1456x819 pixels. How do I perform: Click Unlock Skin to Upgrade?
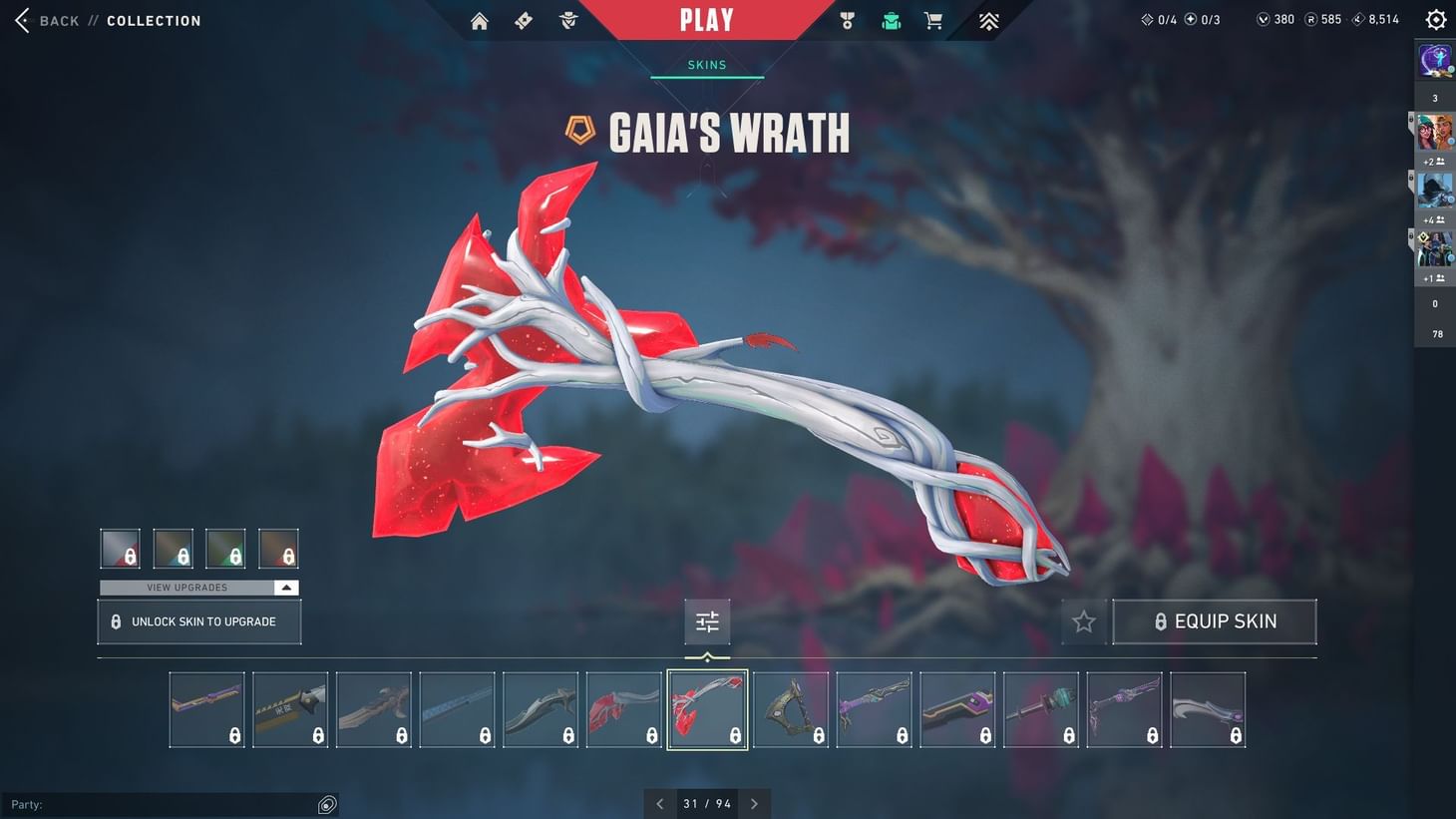198,620
